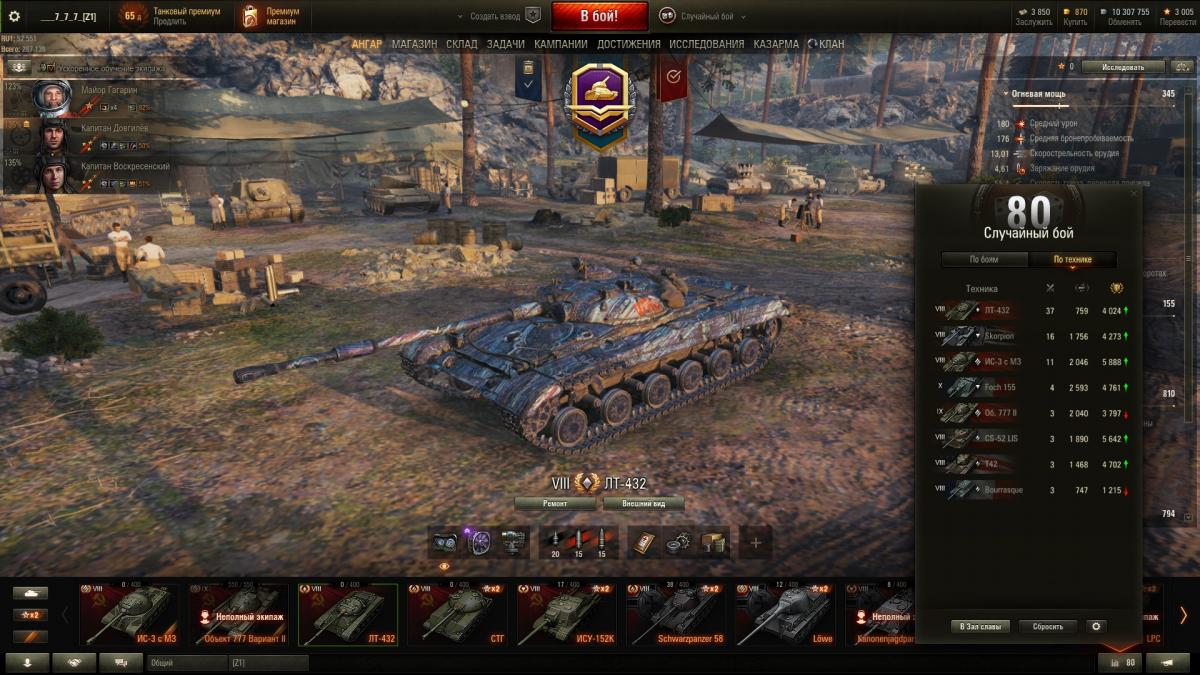
Task: Select ИС-3 с МЗ in tank carousel
Action: point(129,615)
